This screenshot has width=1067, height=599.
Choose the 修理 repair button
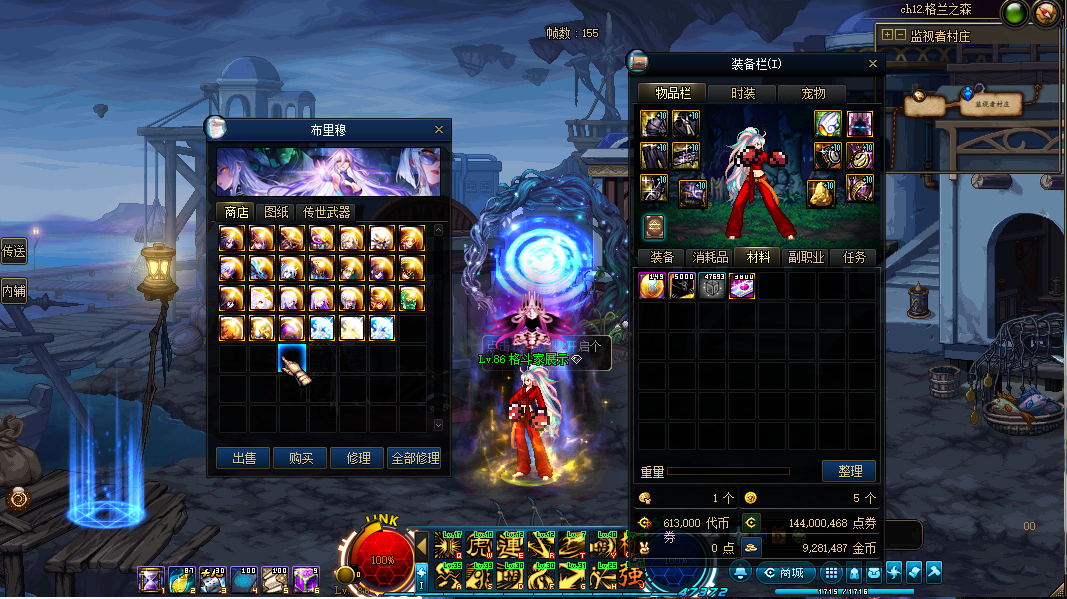pyautogui.click(x=358, y=458)
